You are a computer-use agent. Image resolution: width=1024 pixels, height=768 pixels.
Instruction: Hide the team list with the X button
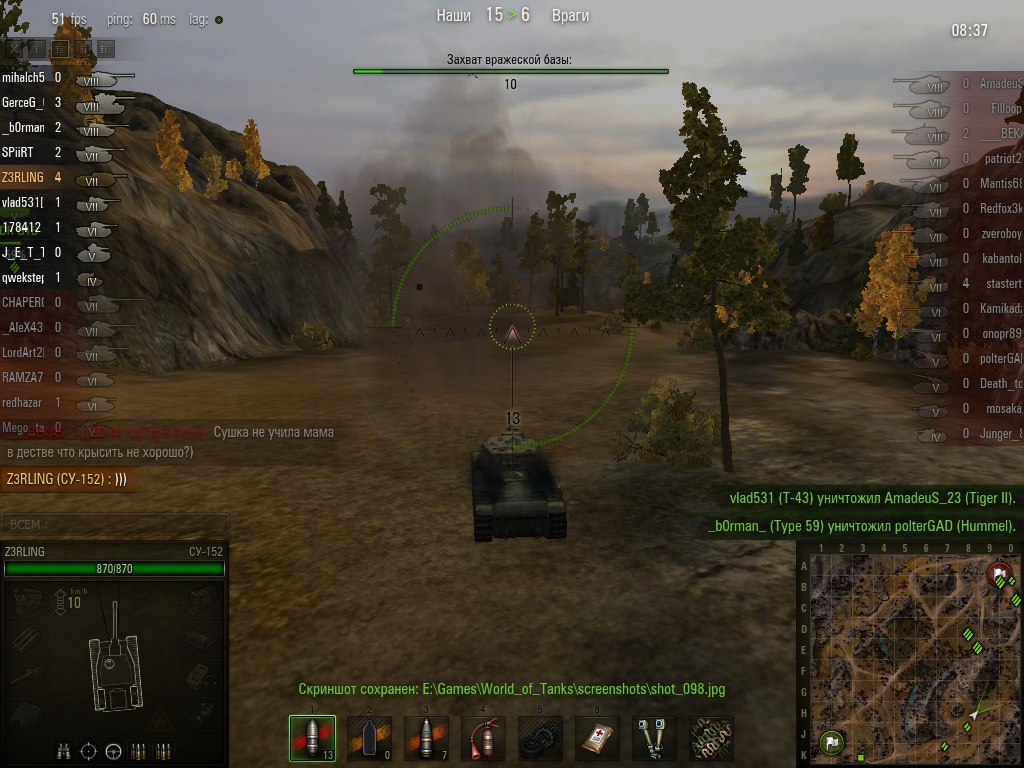(x=13, y=48)
